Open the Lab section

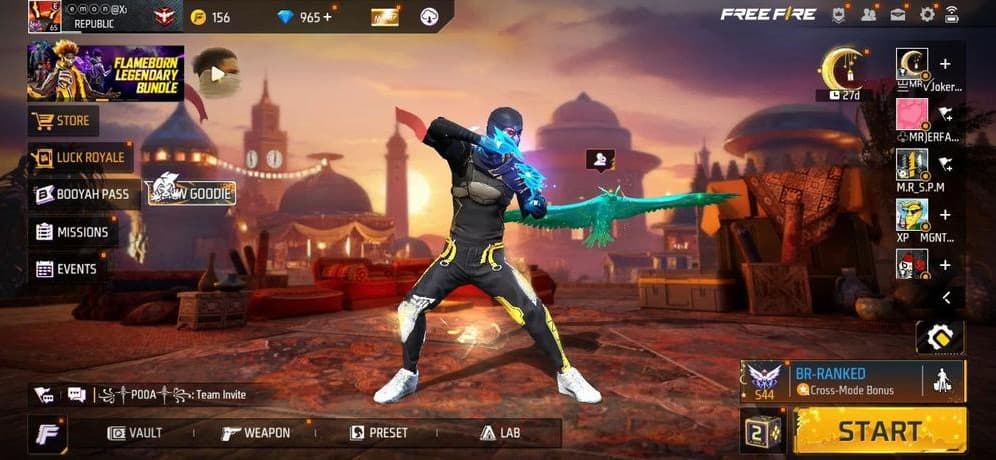pyautogui.click(x=500, y=433)
